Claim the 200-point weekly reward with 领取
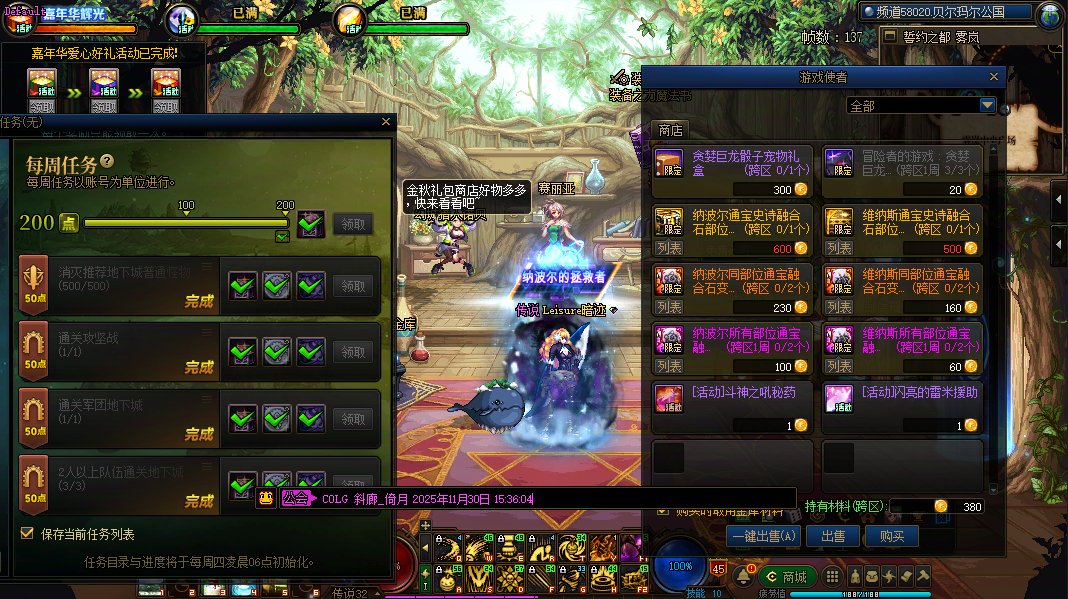This screenshot has height=599, width=1068. coord(354,224)
